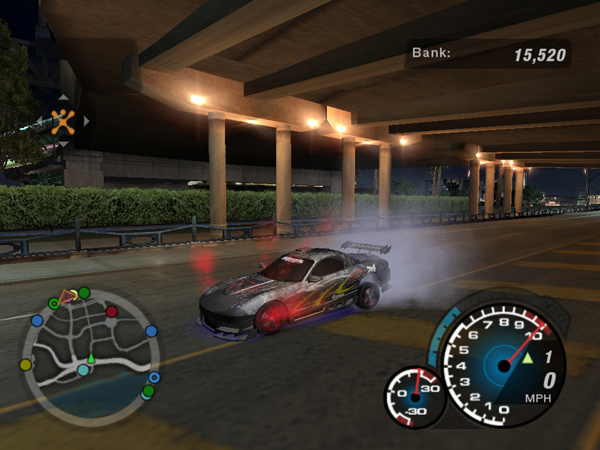Screen dimensions: 600x450
Task: Select the cyan marker beside the player arrow
Action: click(84, 370)
